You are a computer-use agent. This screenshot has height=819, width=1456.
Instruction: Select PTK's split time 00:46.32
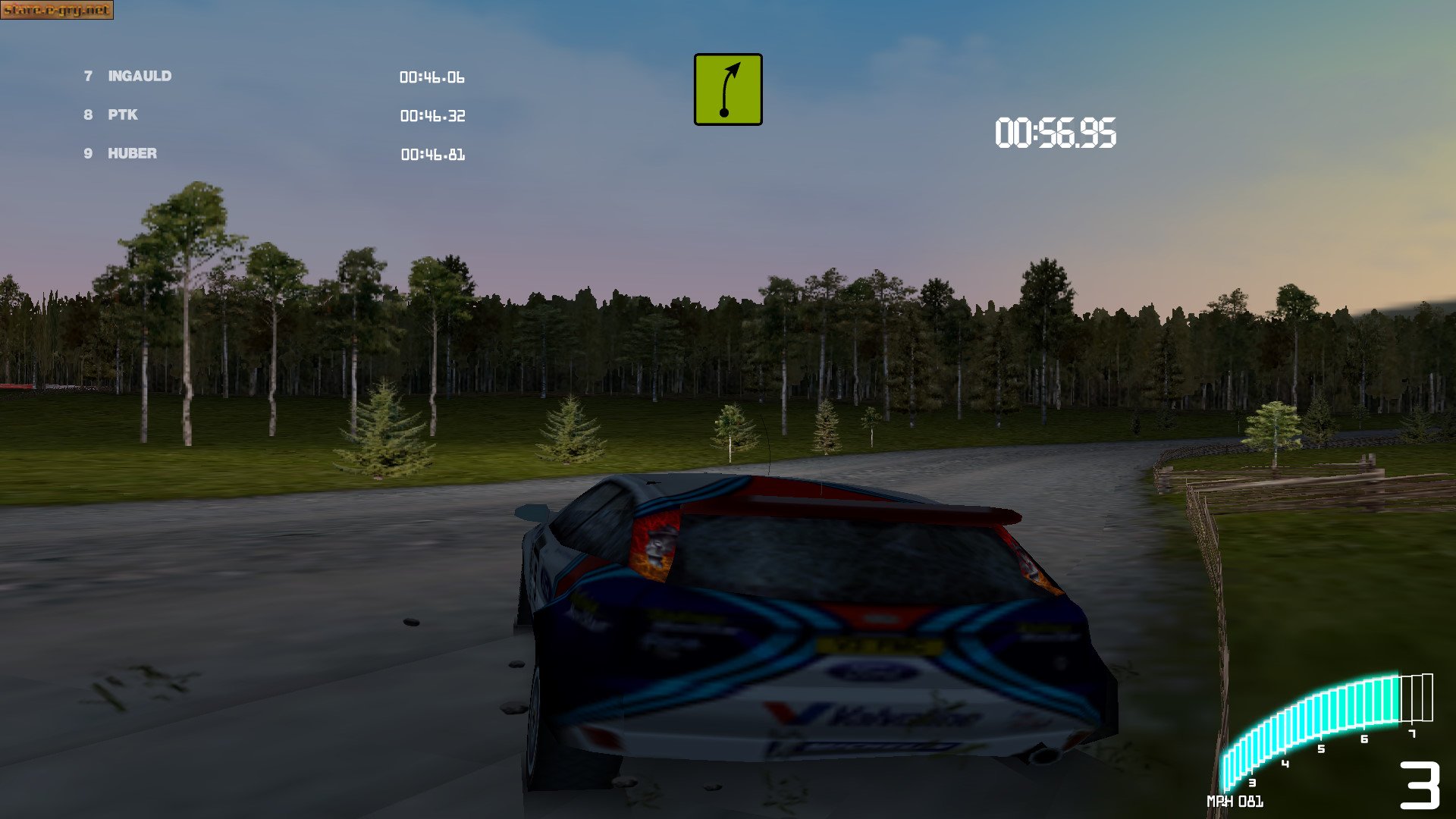click(x=433, y=116)
